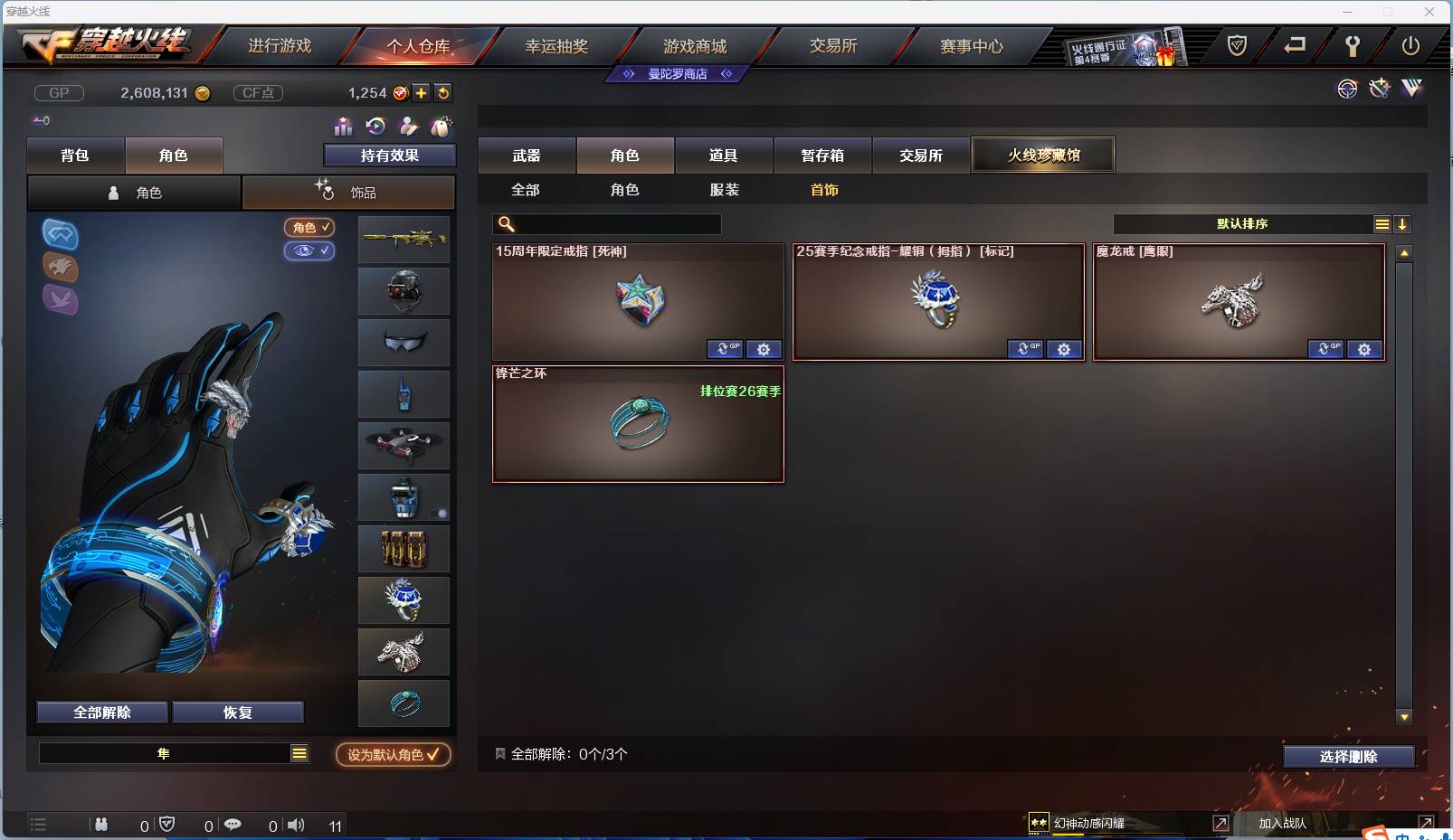Click the jewelry search input field

click(x=606, y=222)
